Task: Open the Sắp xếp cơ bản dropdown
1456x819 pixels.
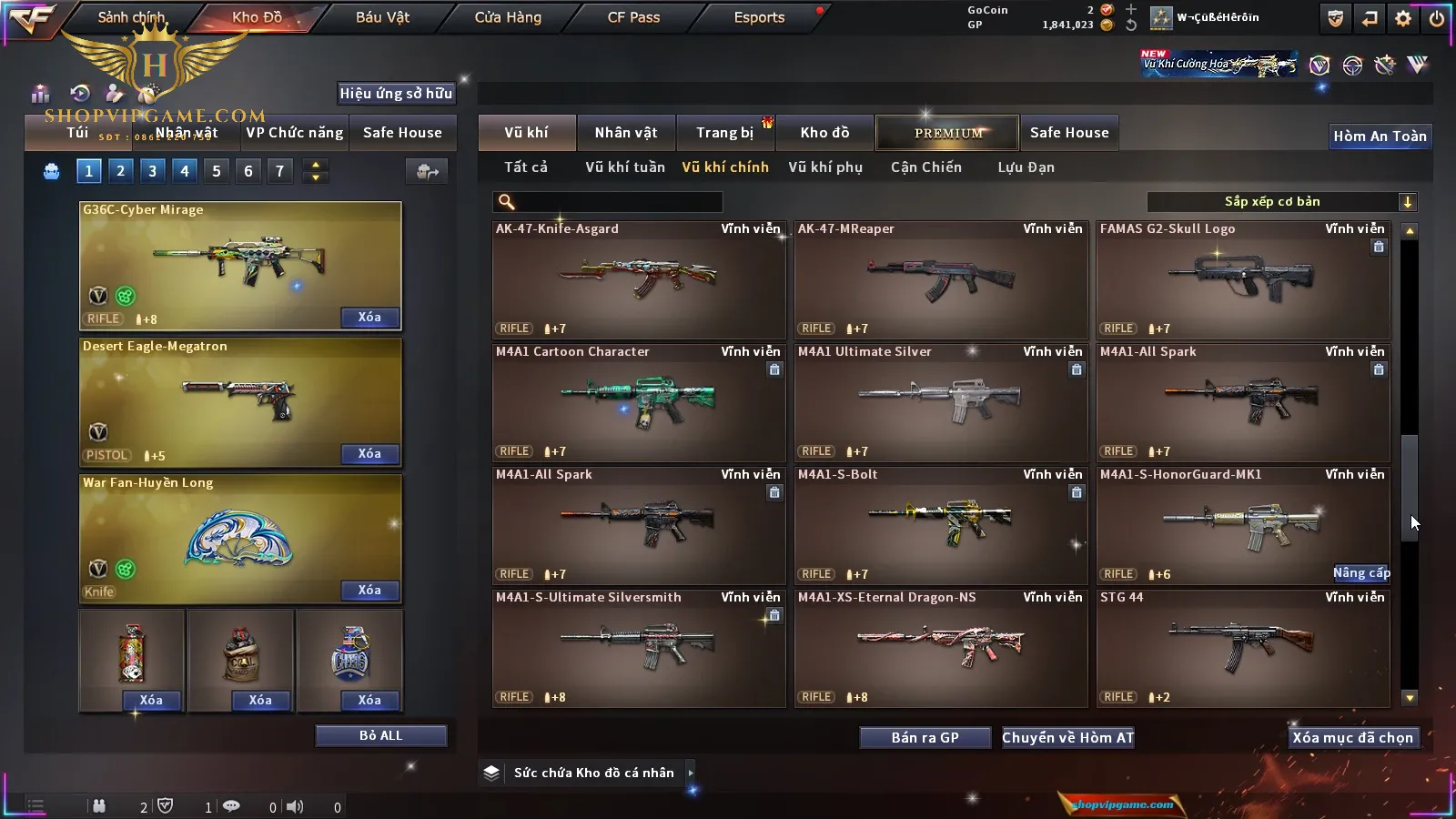Action: [x=1281, y=202]
